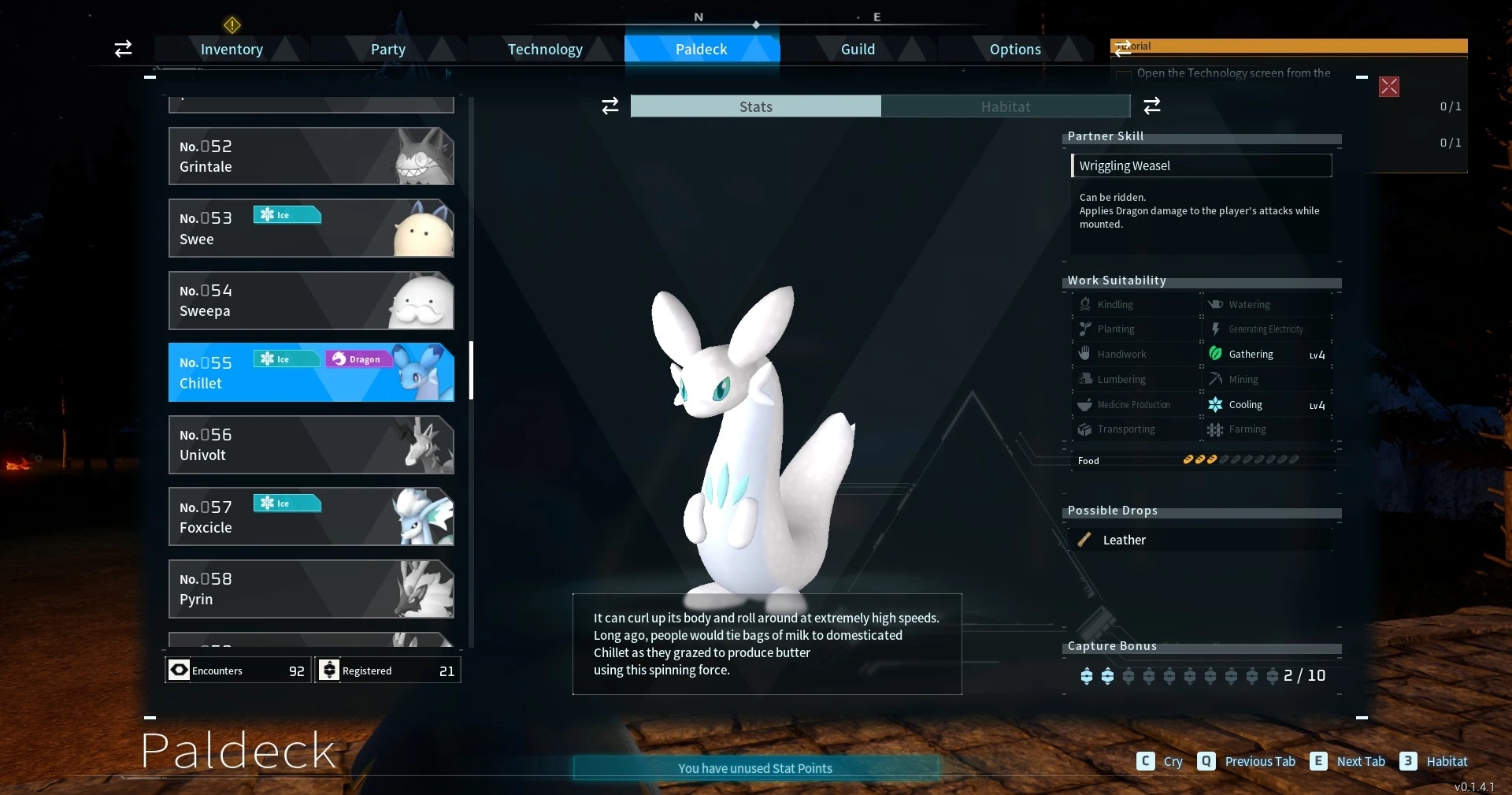The image size is (1512, 795).
Task: Pick Chillet entry No.055
Action: pyautogui.click(x=311, y=373)
